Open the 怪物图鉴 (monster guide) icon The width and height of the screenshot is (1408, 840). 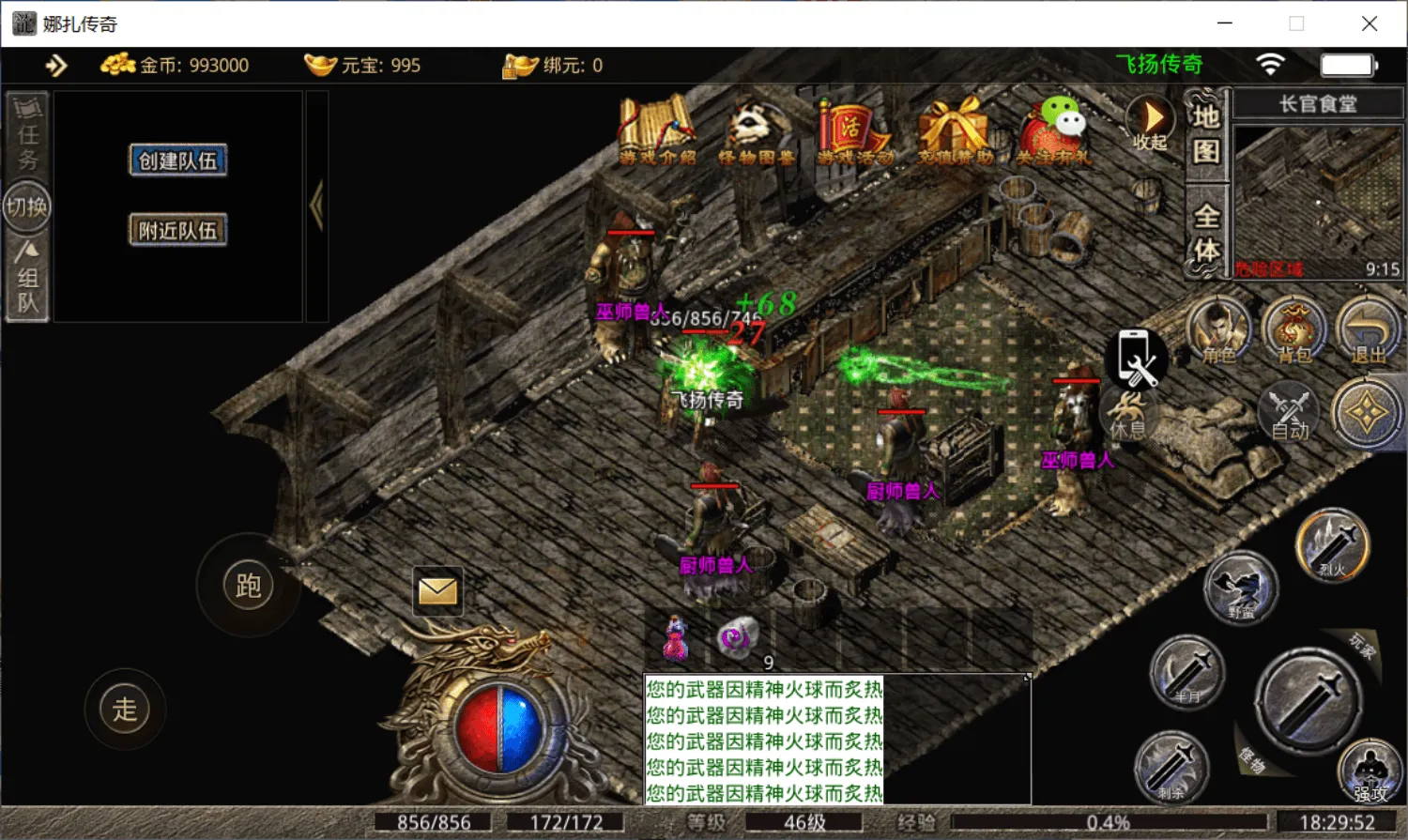point(756,131)
